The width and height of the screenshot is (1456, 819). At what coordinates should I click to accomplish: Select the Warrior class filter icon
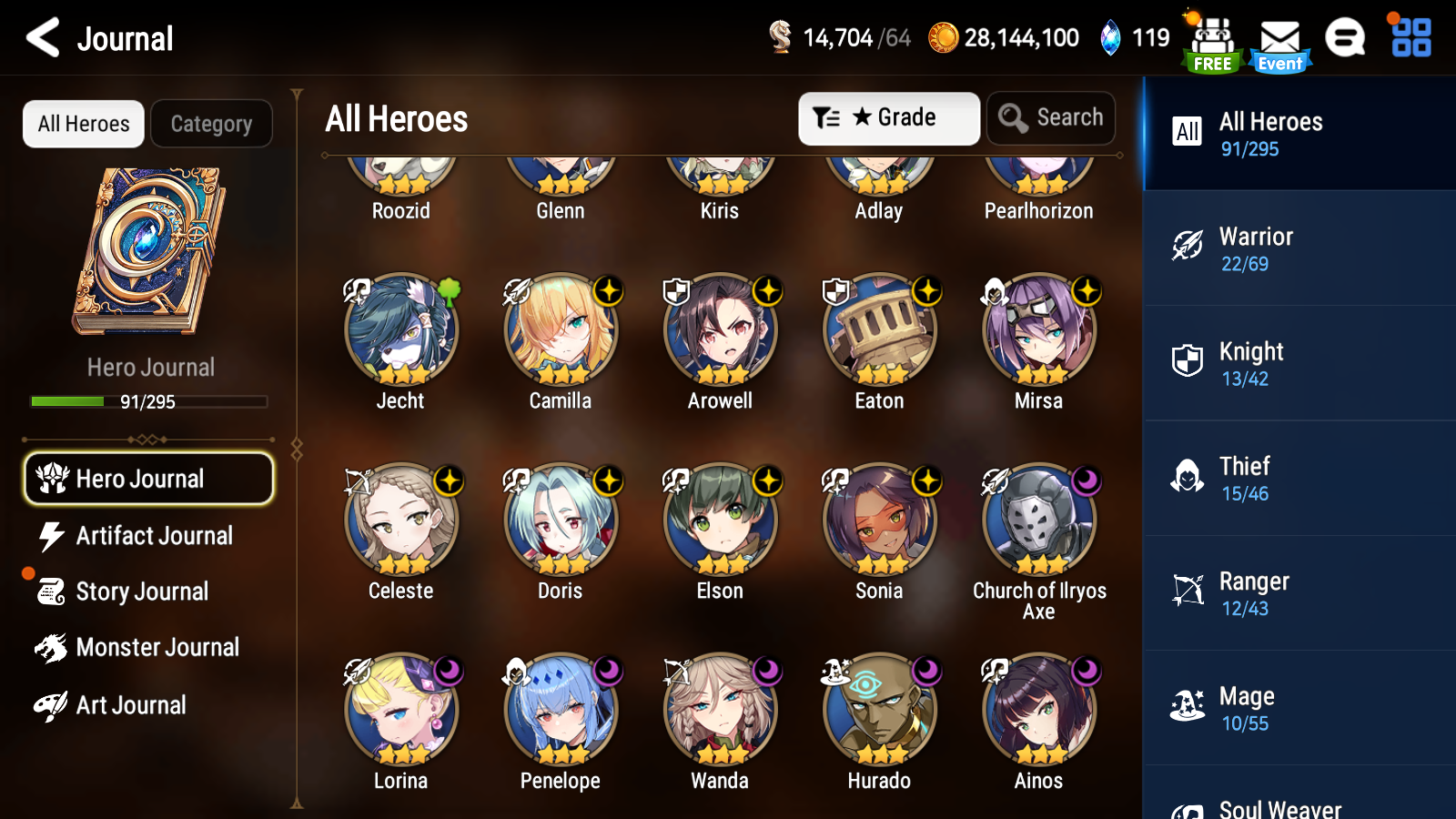(x=1188, y=244)
